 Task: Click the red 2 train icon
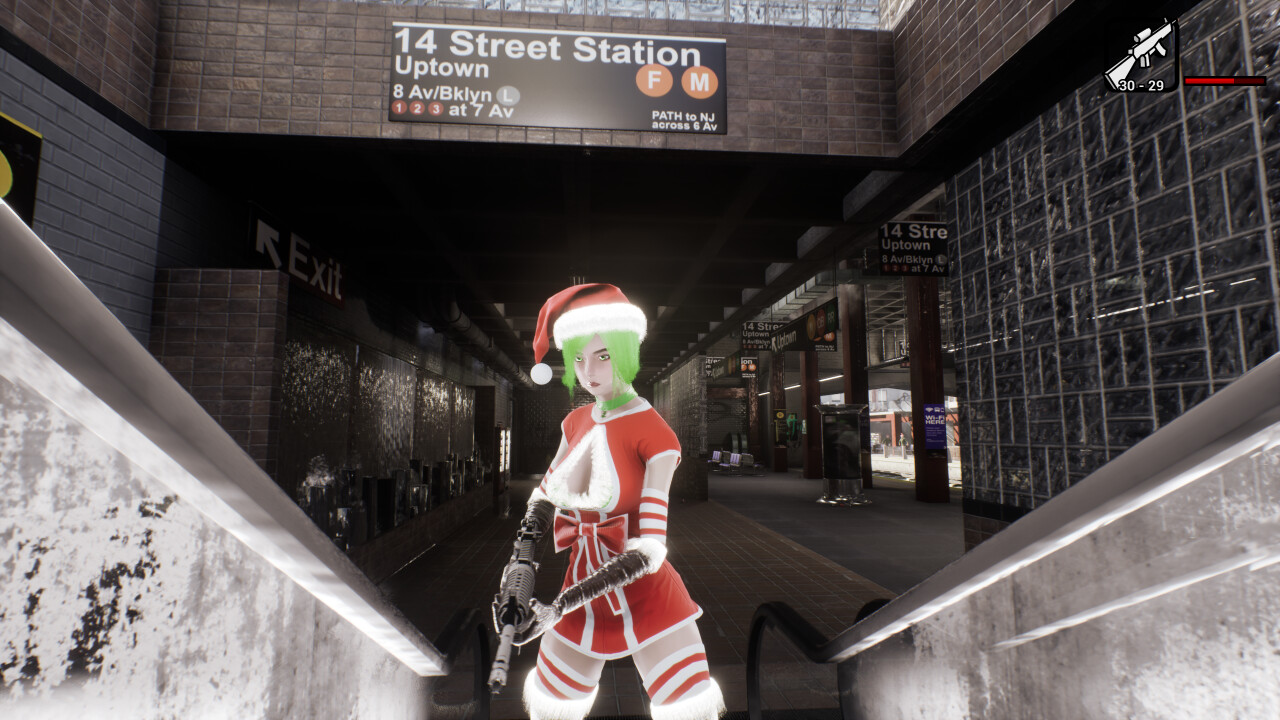tap(417, 108)
